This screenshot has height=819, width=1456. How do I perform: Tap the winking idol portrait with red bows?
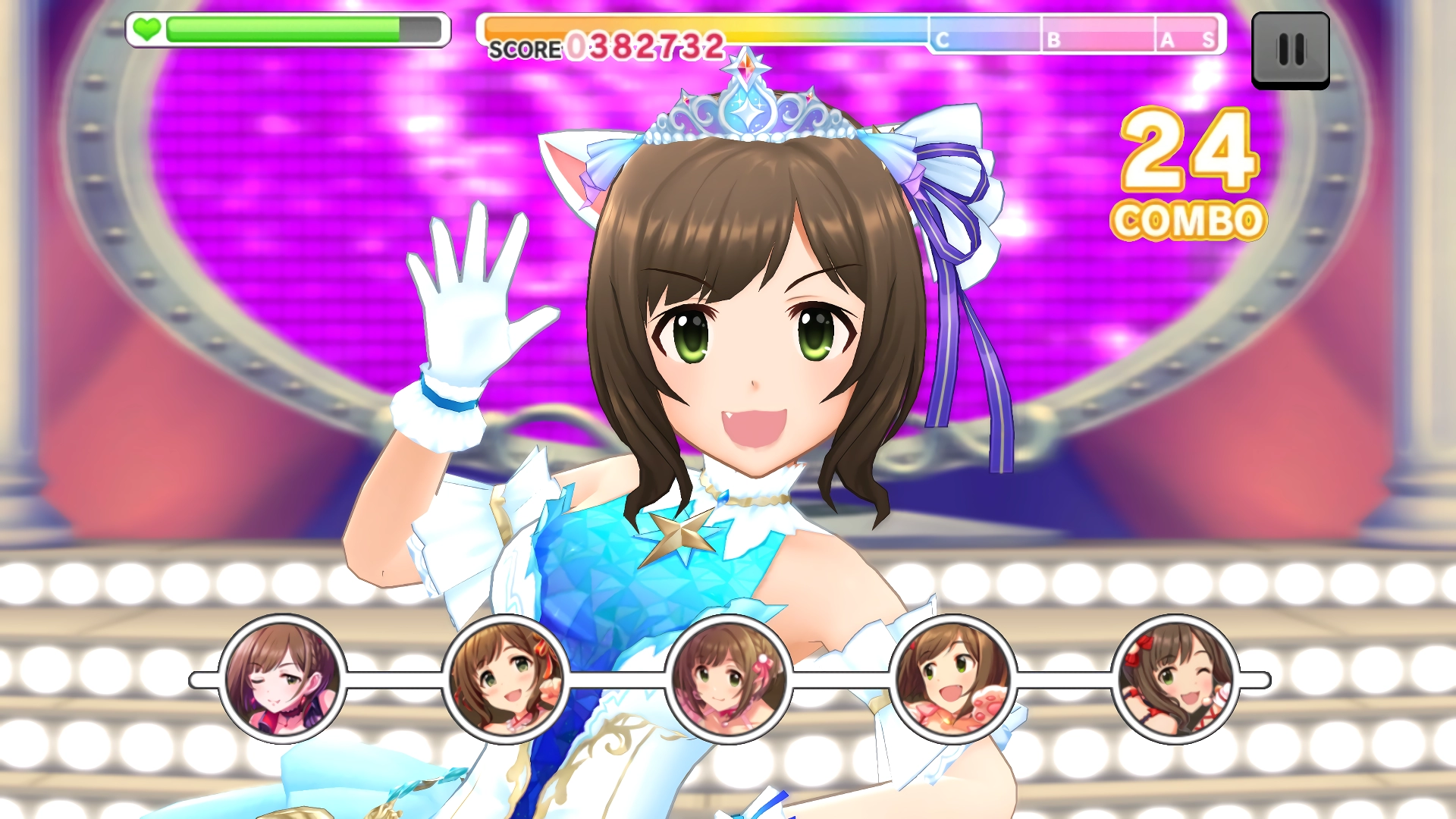pyautogui.click(x=1175, y=679)
